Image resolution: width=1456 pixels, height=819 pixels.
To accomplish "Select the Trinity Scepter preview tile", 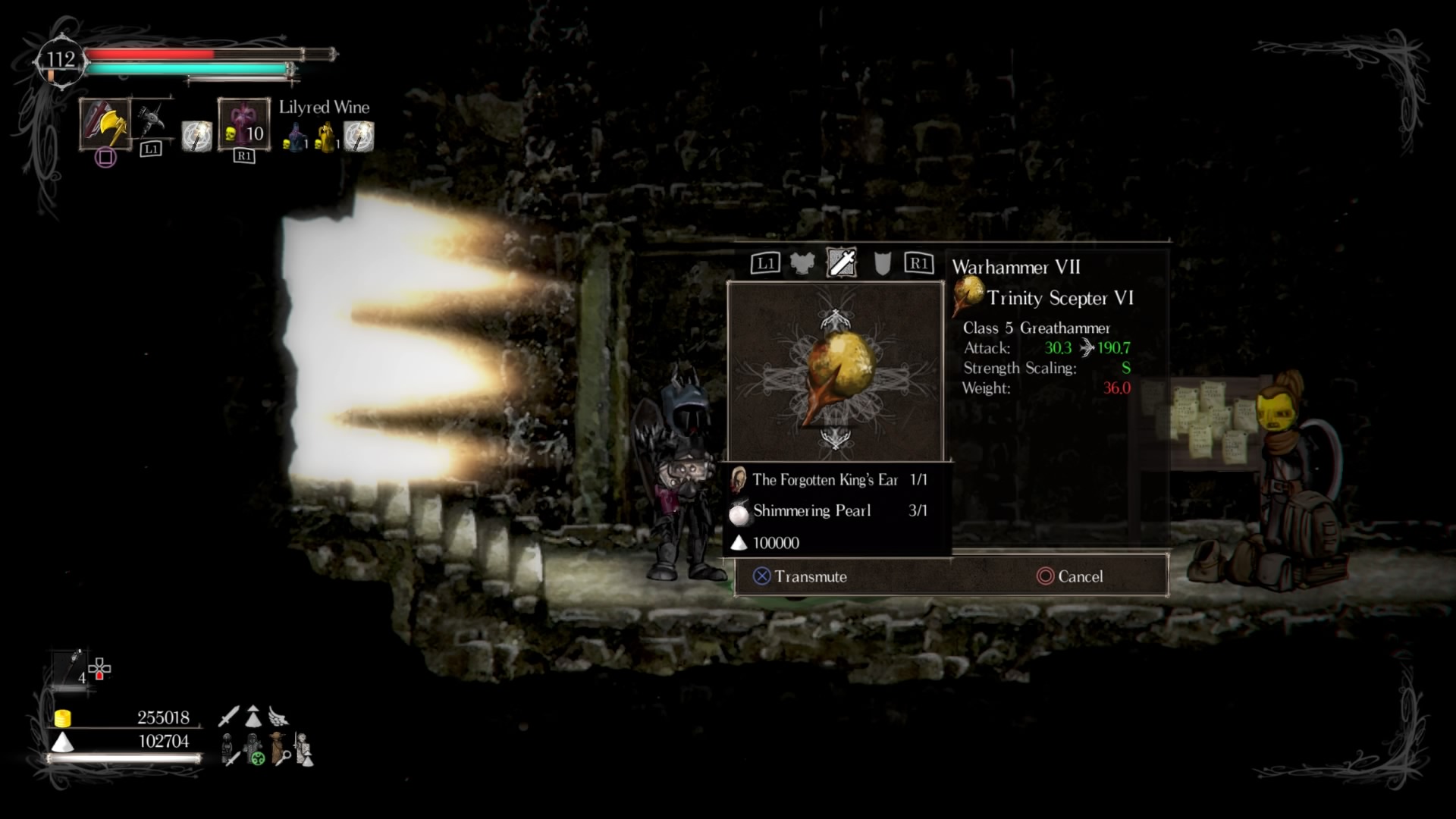I will pos(835,372).
